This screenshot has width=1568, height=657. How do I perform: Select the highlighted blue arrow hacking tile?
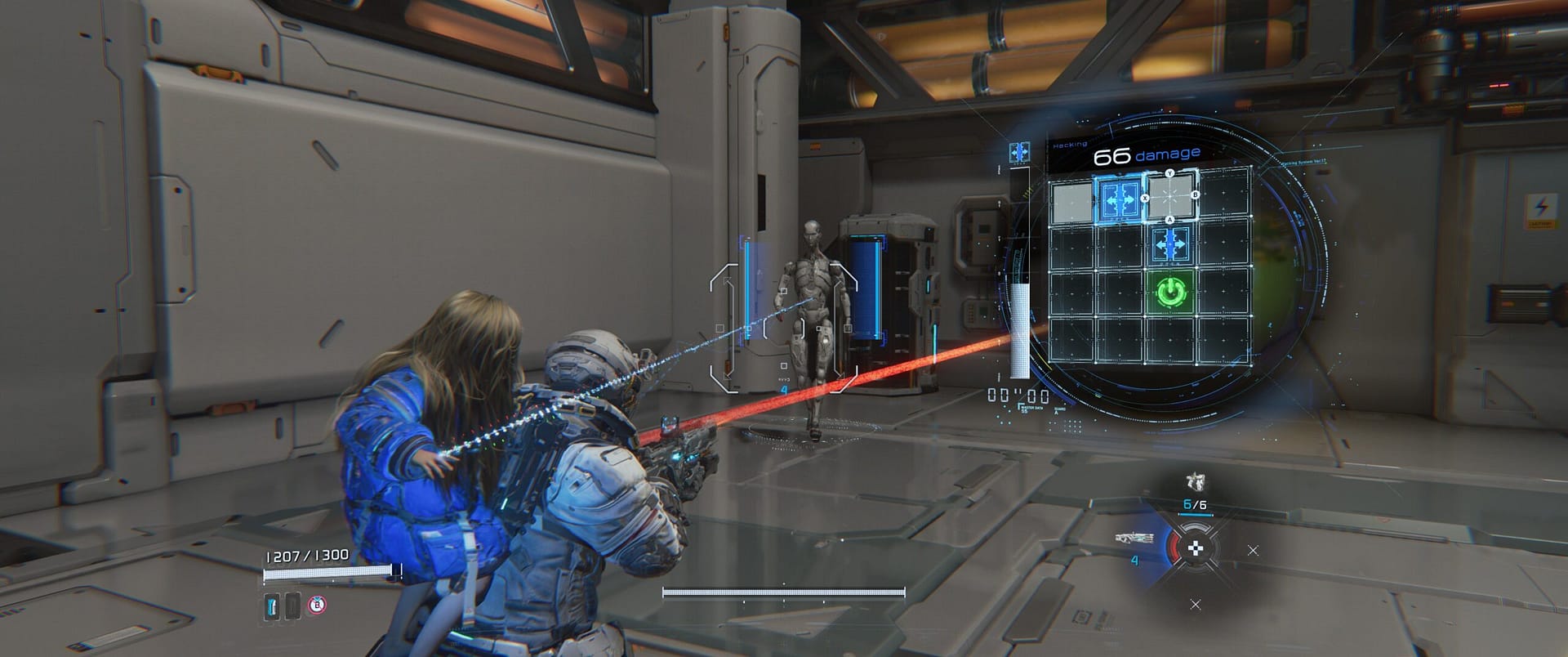[x=1118, y=198]
